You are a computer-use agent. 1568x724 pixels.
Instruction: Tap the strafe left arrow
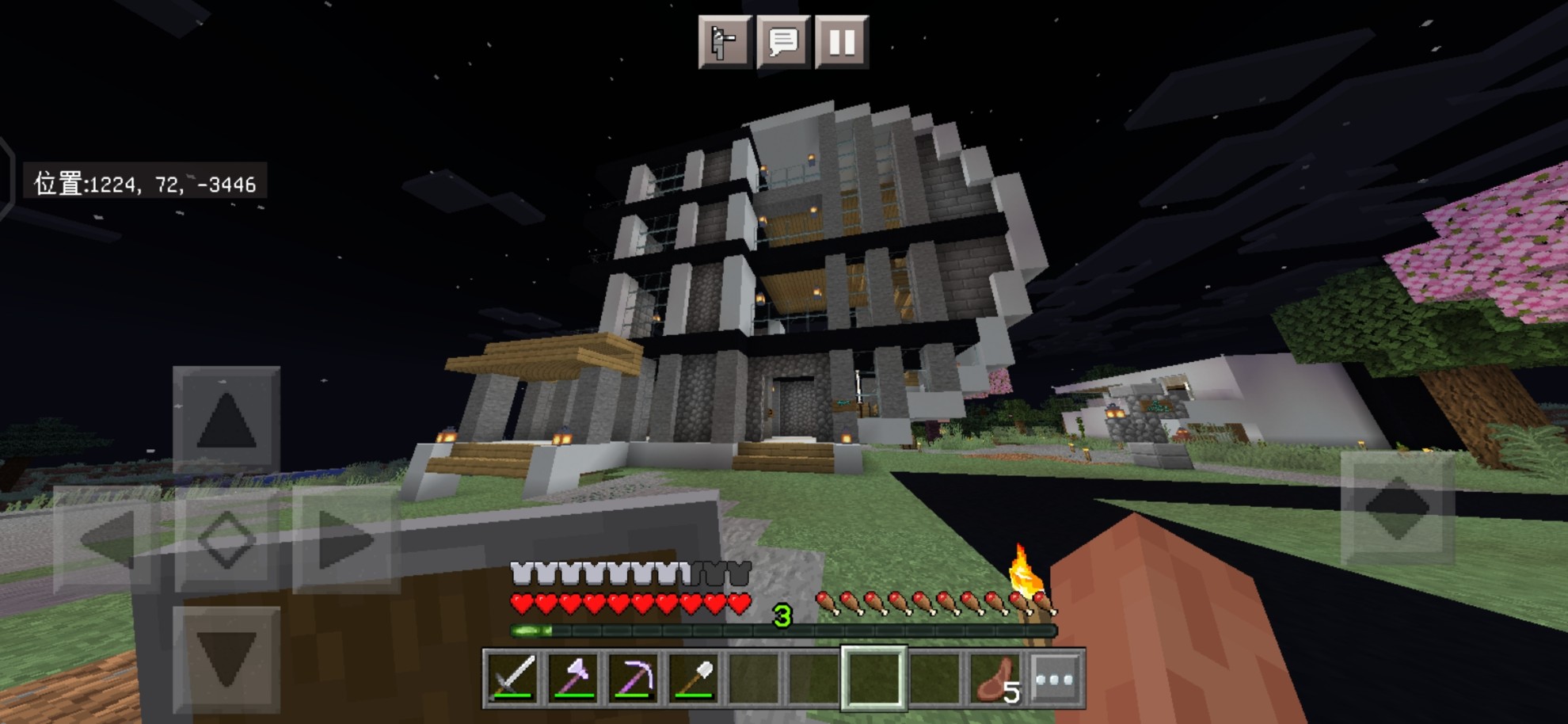[106, 539]
